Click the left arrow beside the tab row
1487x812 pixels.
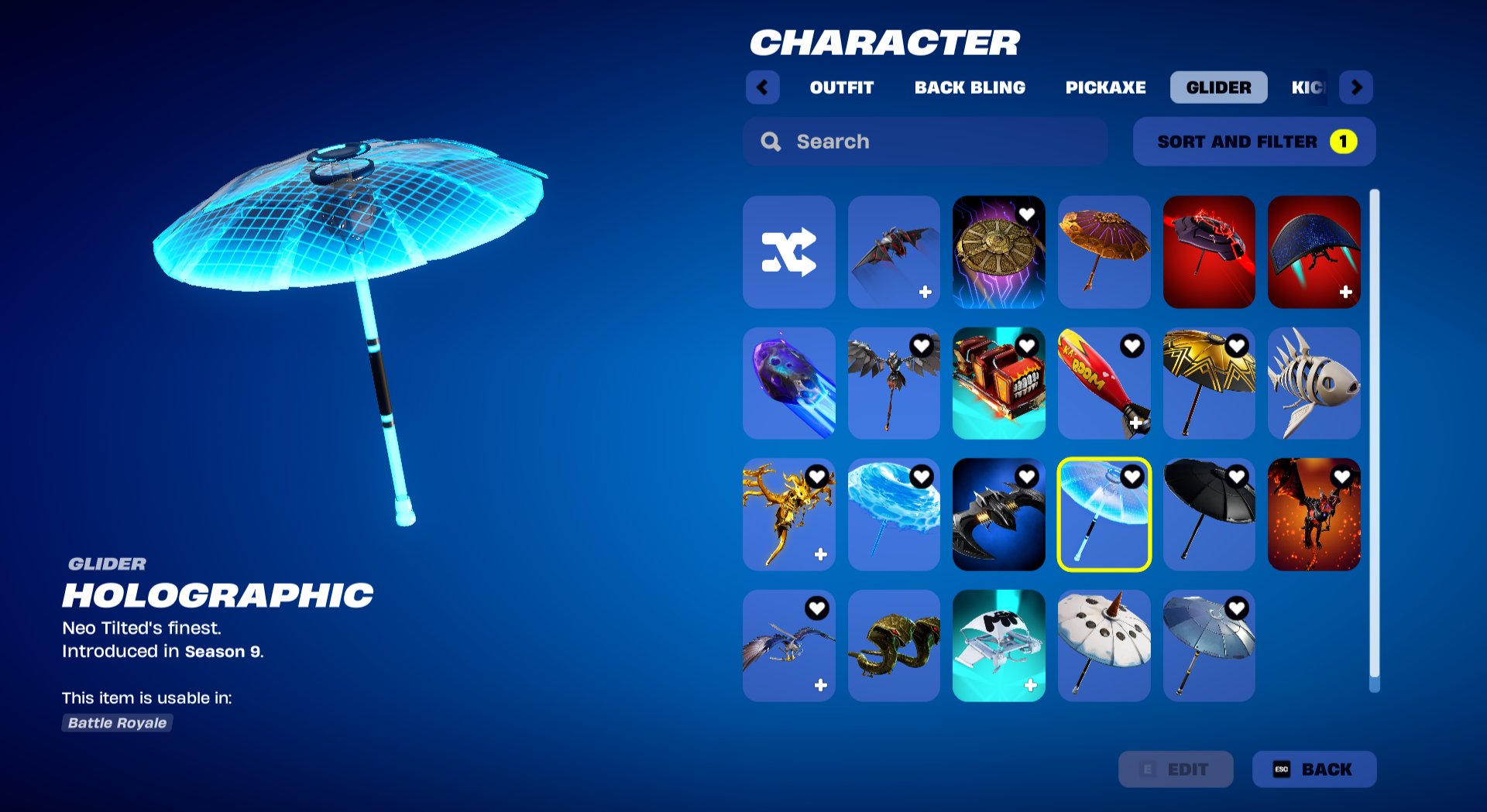(x=763, y=87)
